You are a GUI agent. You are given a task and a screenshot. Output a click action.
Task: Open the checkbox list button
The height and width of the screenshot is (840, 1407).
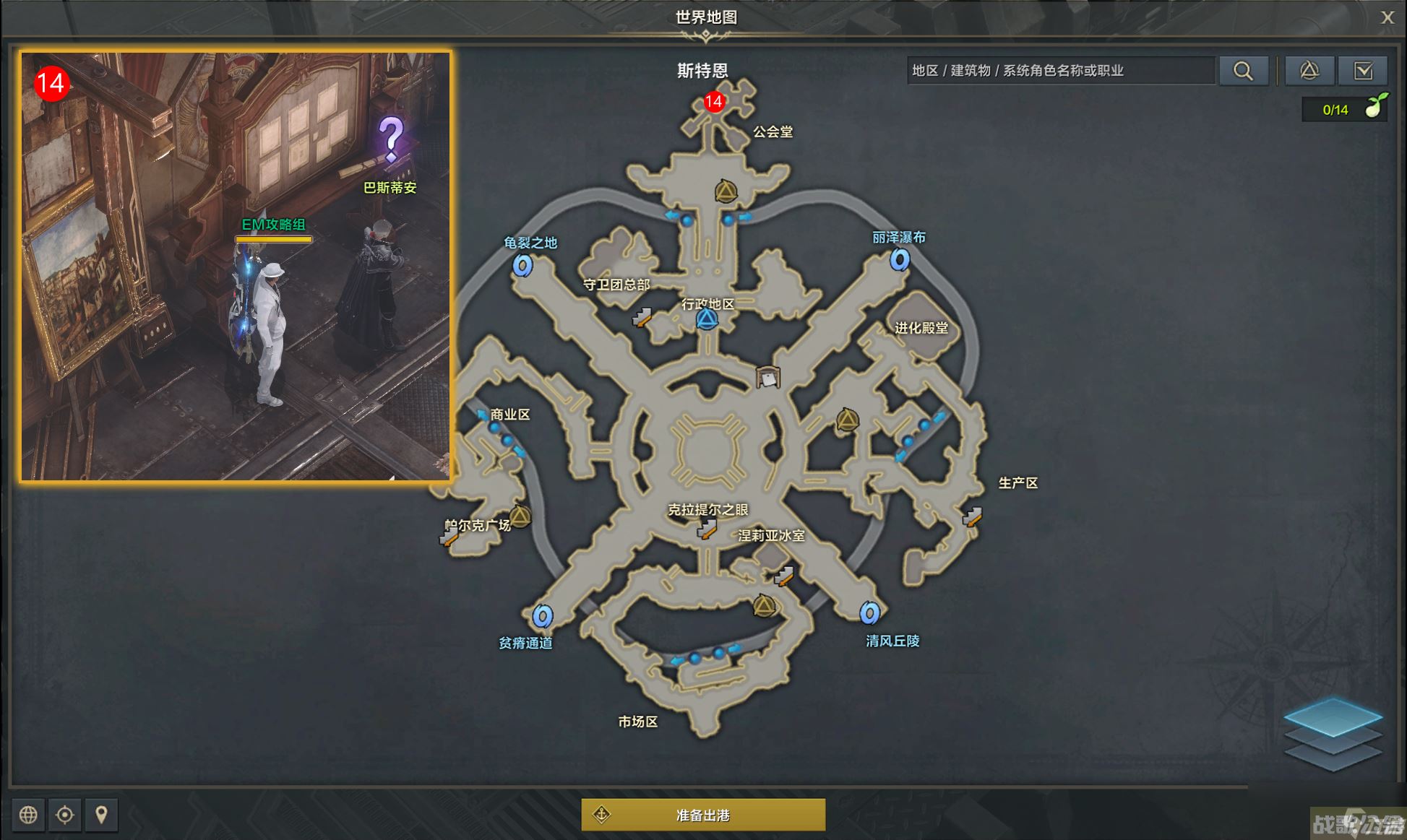[x=1363, y=71]
